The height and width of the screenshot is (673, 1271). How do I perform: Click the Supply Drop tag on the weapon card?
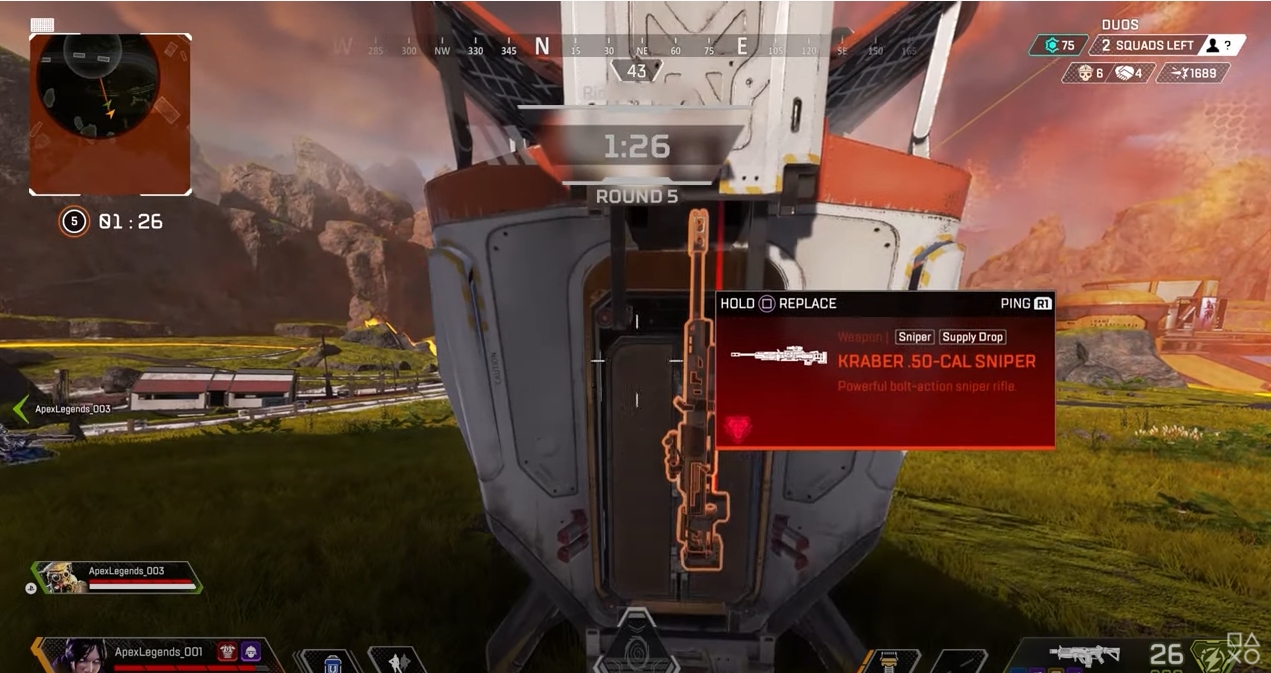pyautogui.click(x=972, y=337)
